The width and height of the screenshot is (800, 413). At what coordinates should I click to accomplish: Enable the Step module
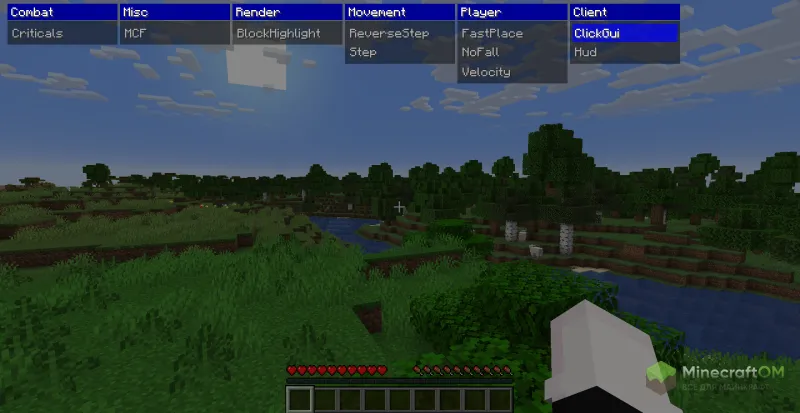(x=363, y=52)
